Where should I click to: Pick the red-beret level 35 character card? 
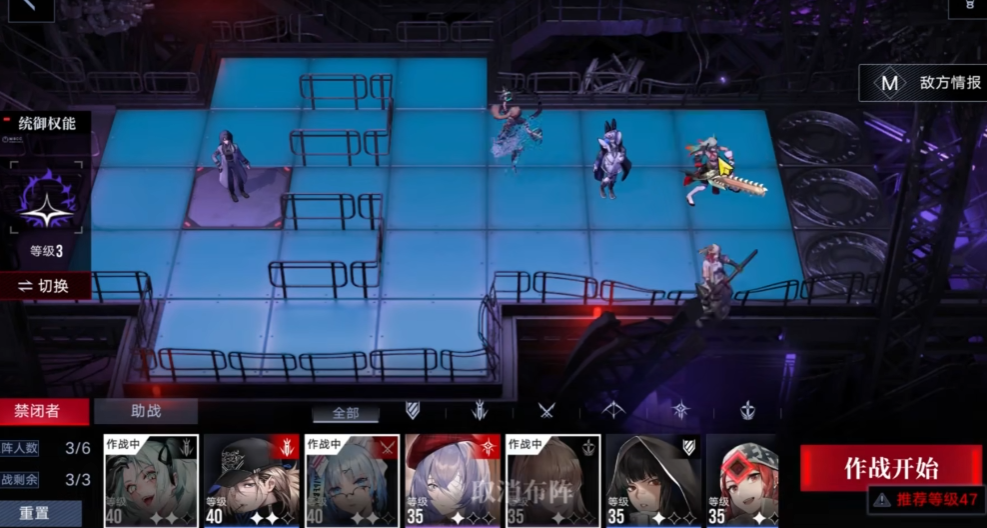(452, 481)
